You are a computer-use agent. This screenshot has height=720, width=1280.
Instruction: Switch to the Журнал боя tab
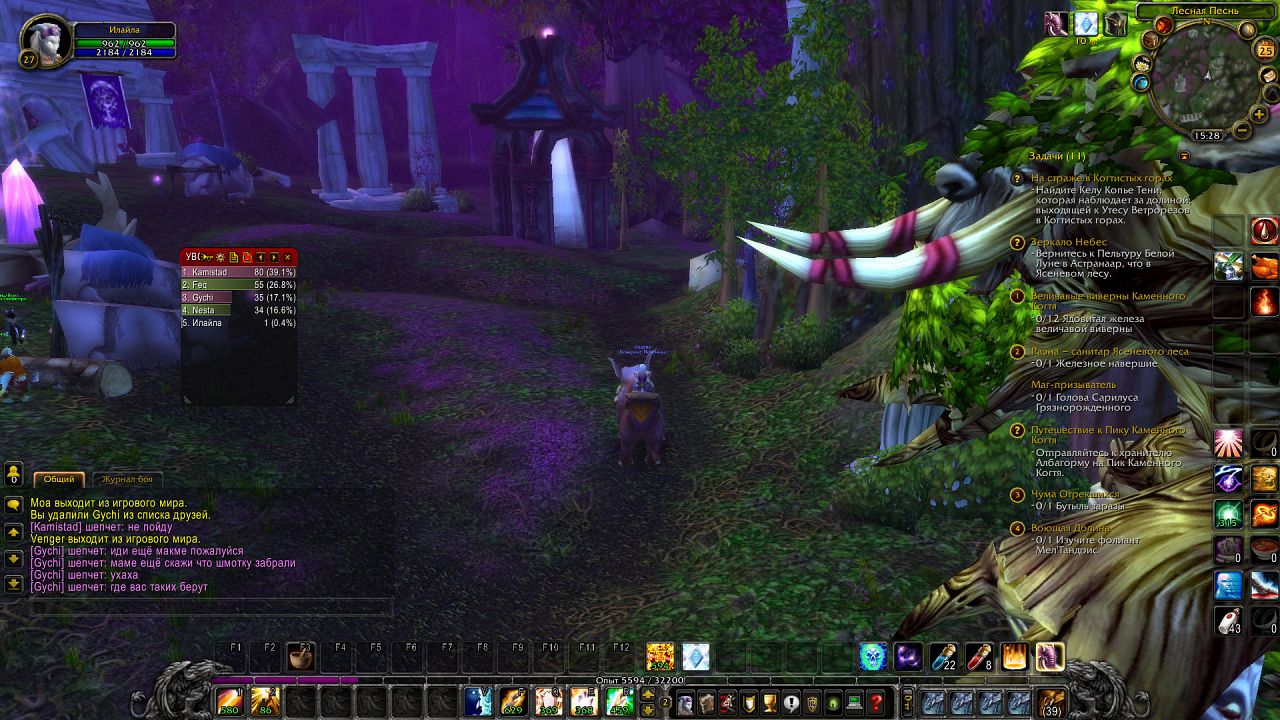(x=127, y=479)
